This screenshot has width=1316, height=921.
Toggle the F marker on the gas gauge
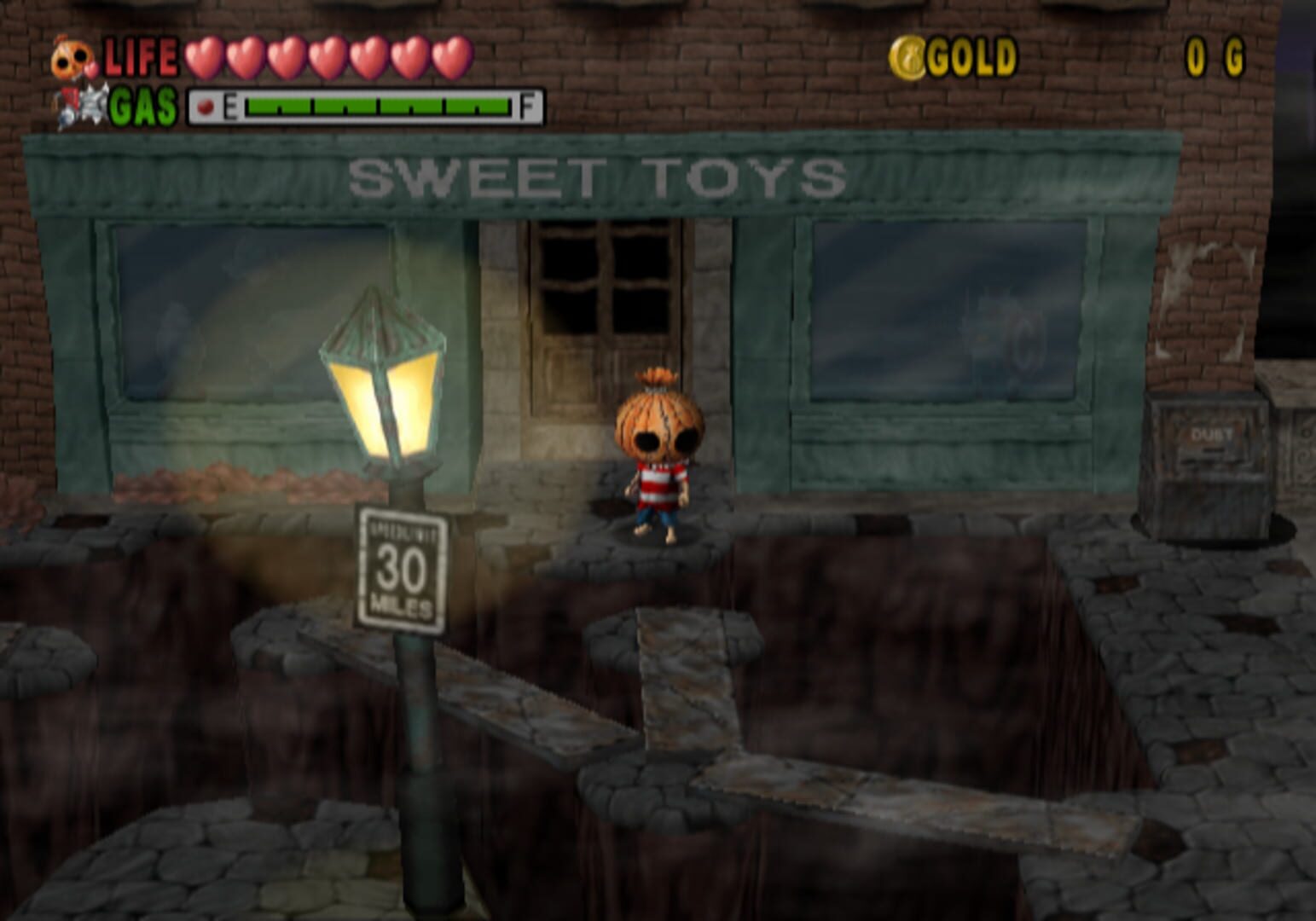527,106
